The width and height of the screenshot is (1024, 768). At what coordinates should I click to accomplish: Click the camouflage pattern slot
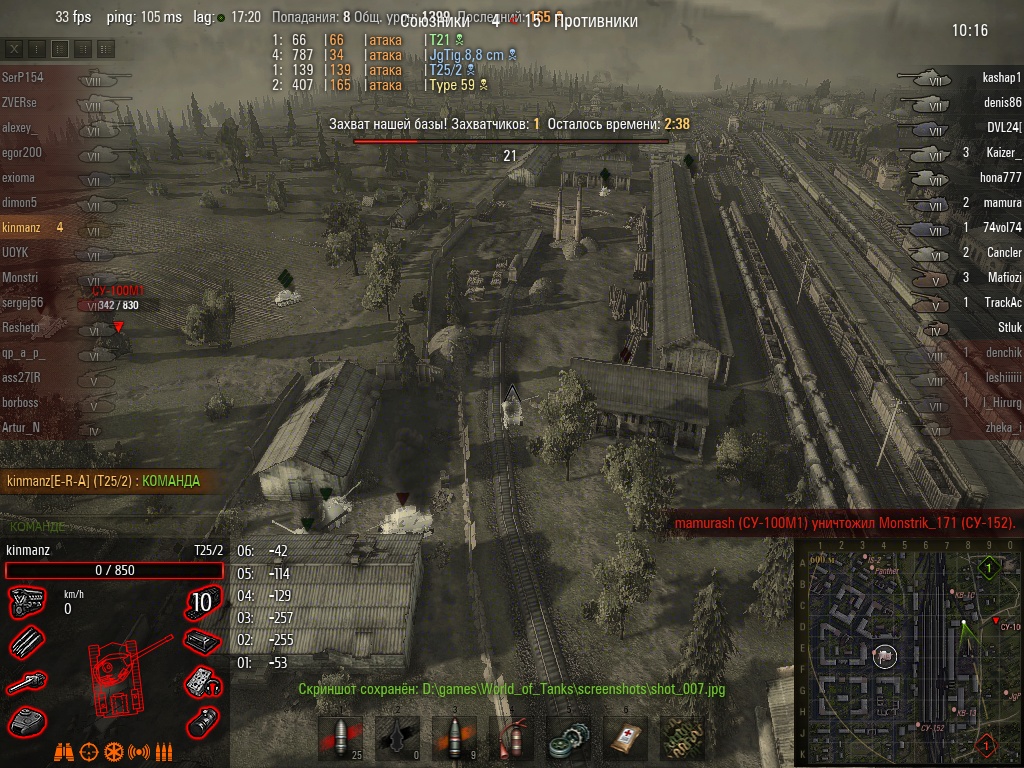(682, 740)
